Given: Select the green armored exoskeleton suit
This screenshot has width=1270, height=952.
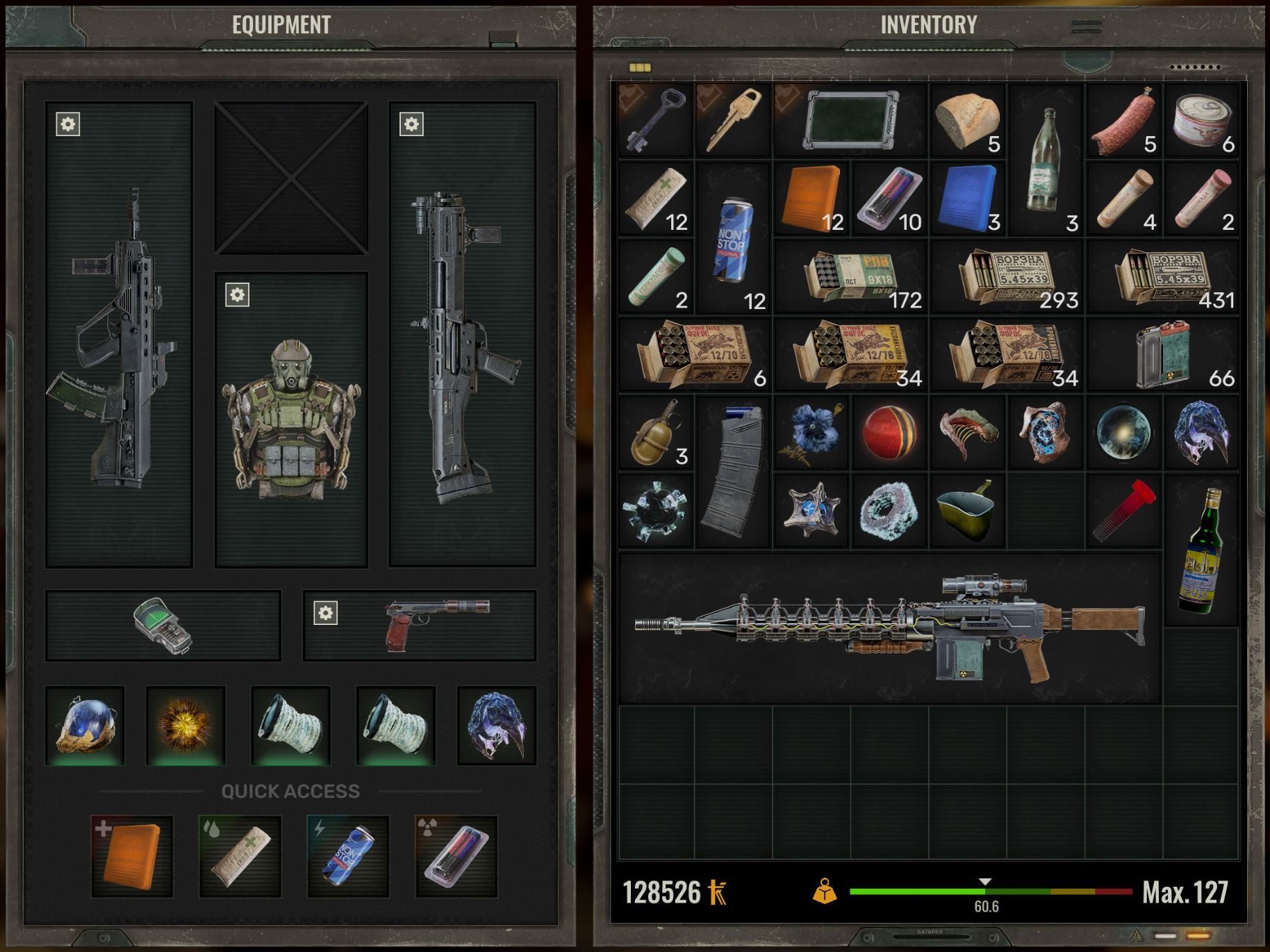Looking at the screenshot, I should (291, 420).
